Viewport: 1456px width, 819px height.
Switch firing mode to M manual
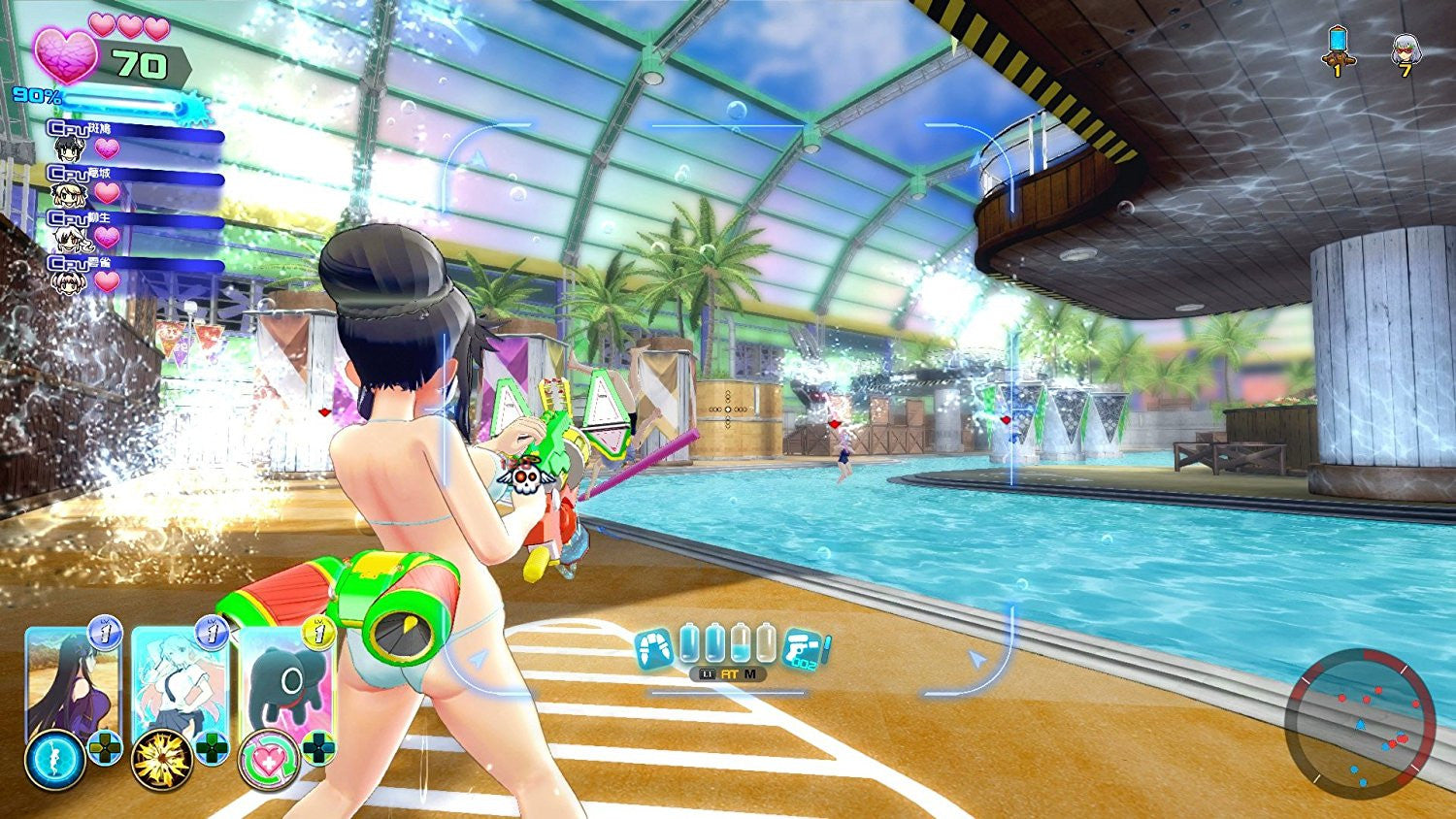(x=750, y=674)
